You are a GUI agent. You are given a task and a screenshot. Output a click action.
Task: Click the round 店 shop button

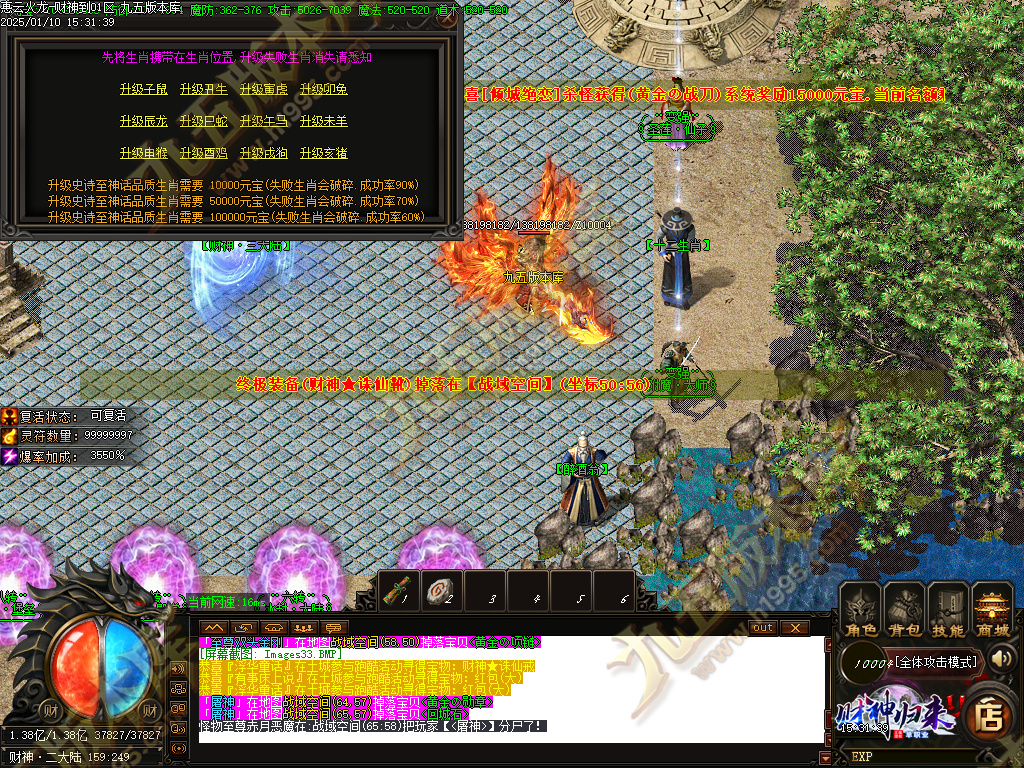(990, 716)
